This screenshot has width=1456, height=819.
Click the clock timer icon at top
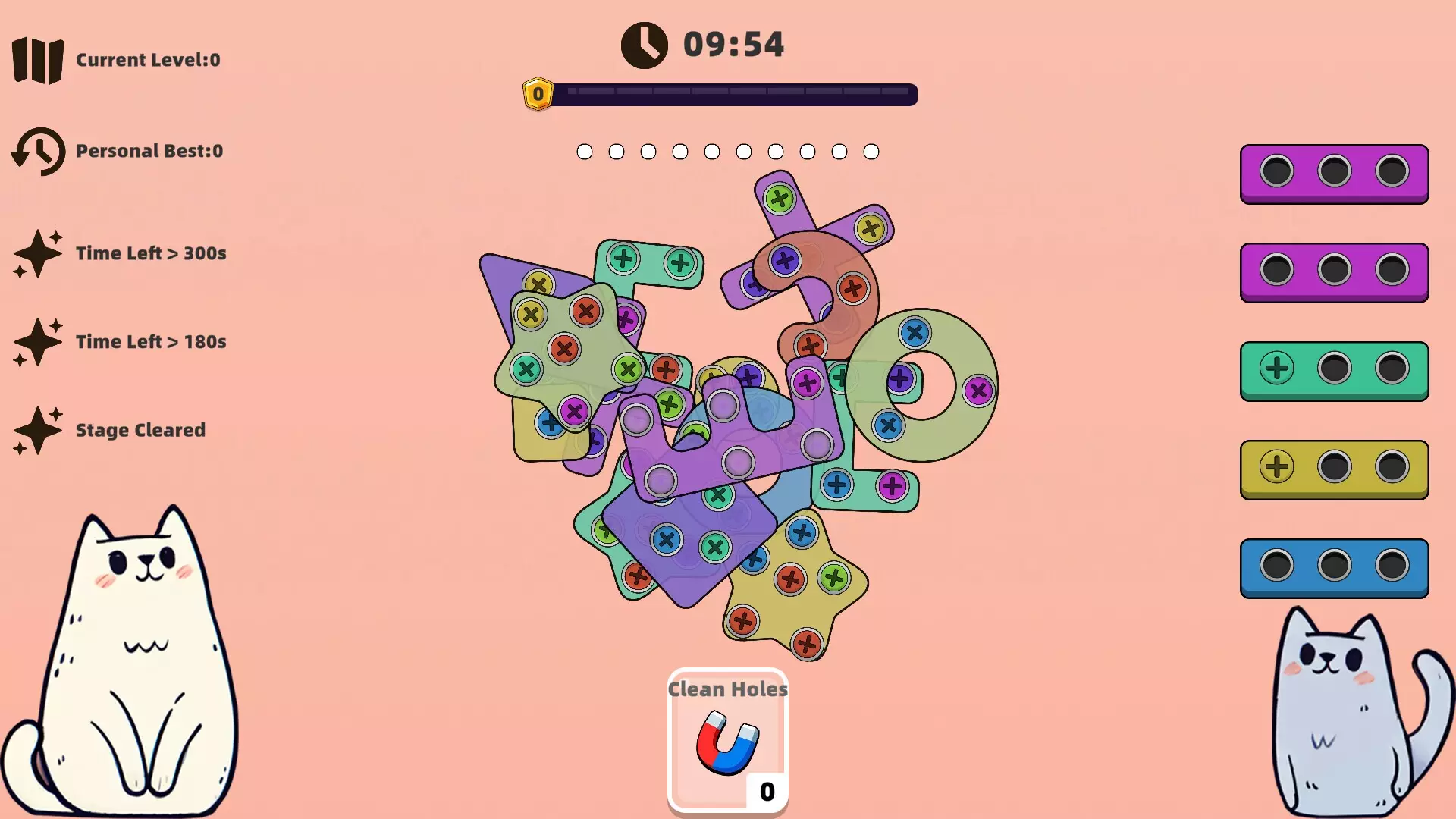[x=644, y=44]
